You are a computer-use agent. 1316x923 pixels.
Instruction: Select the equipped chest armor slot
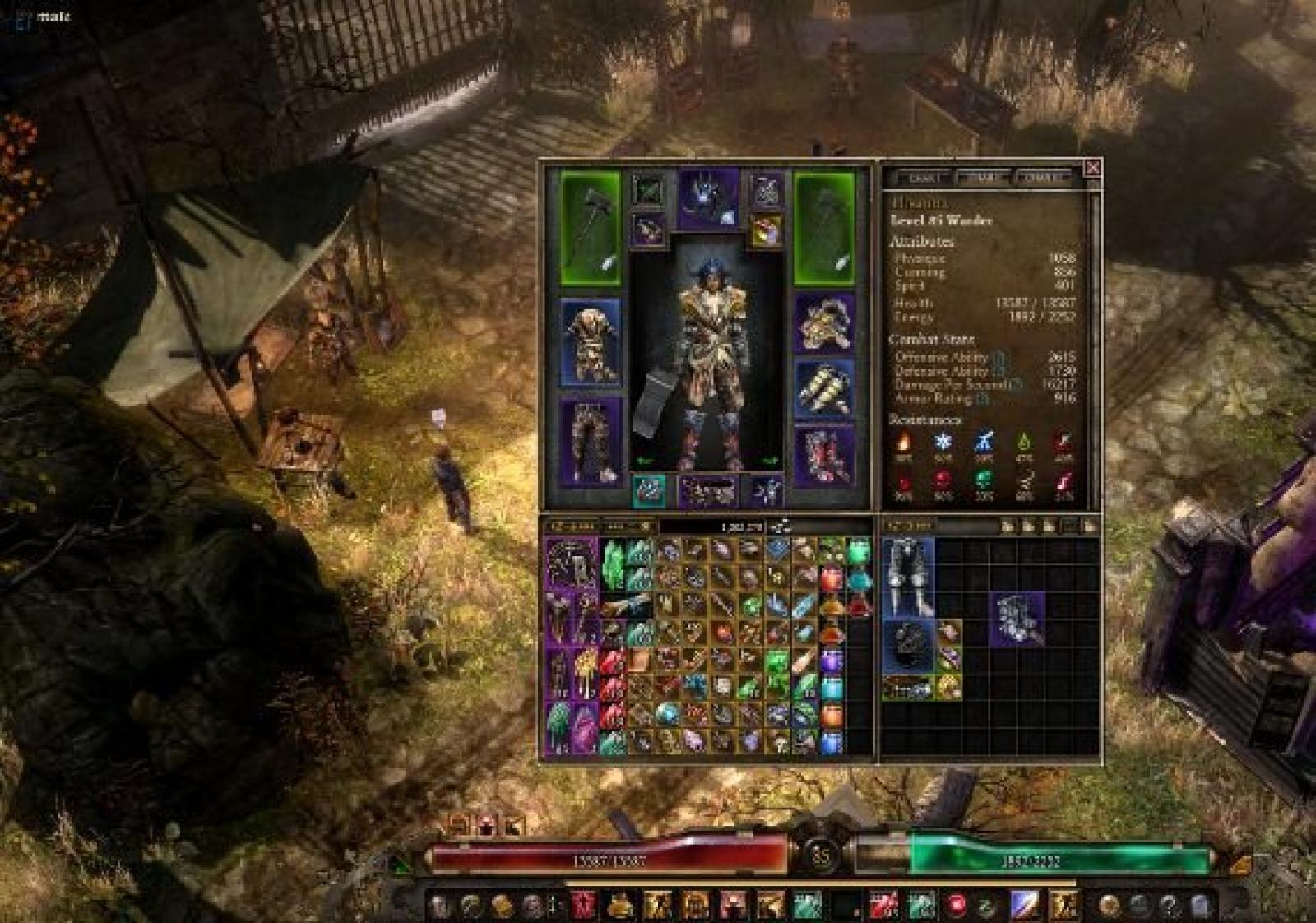coord(591,341)
